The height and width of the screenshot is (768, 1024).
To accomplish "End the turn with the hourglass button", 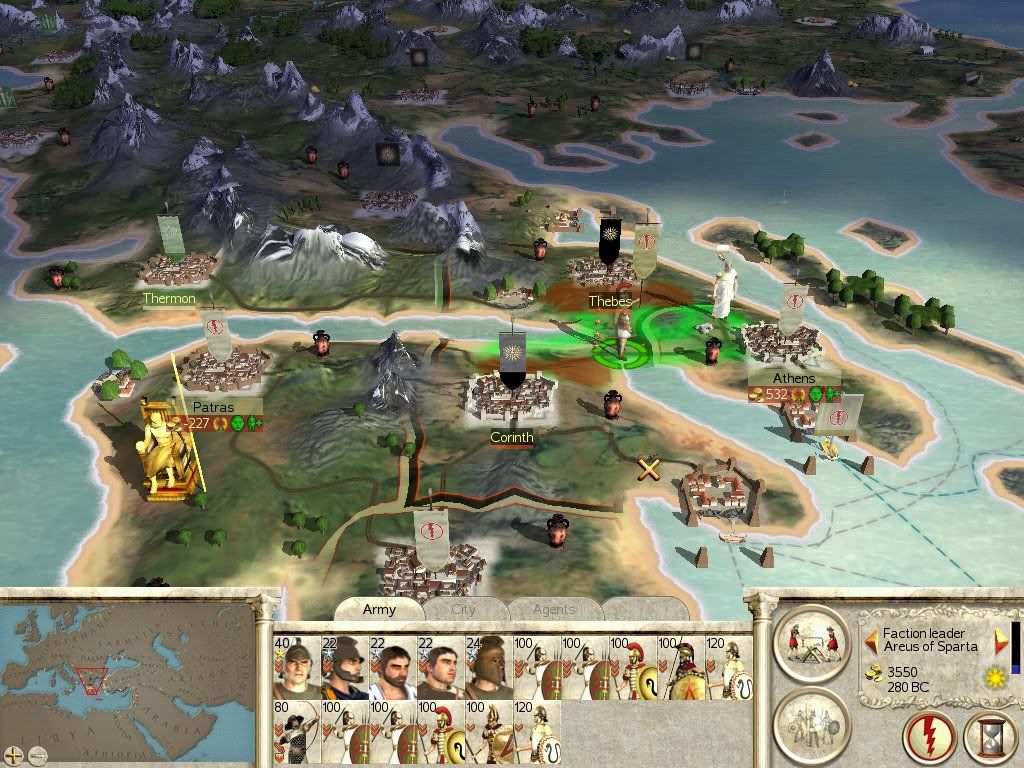I will click(988, 738).
